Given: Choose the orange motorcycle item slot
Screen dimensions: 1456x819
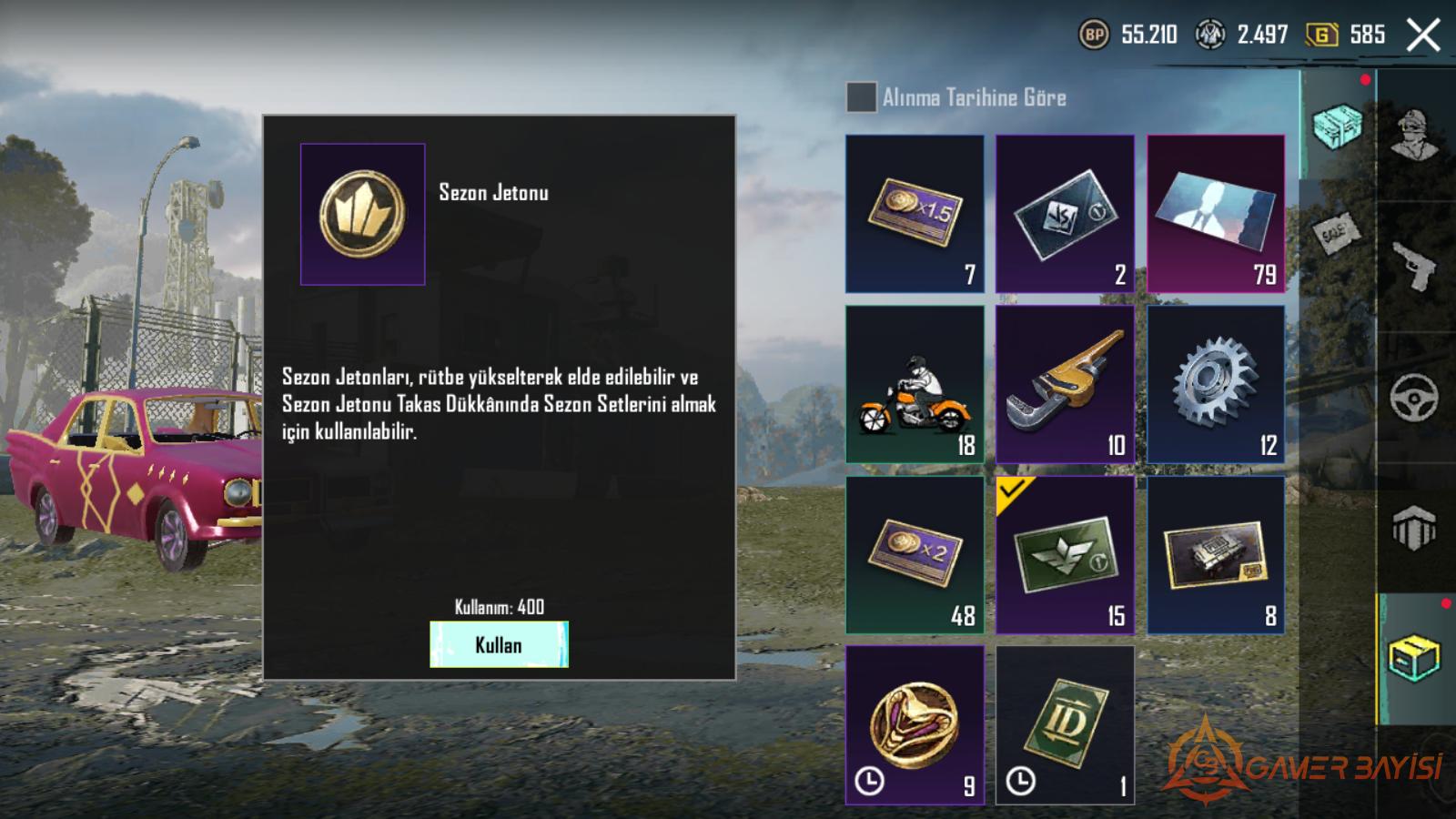Looking at the screenshot, I should pyautogui.click(x=915, y=384).
